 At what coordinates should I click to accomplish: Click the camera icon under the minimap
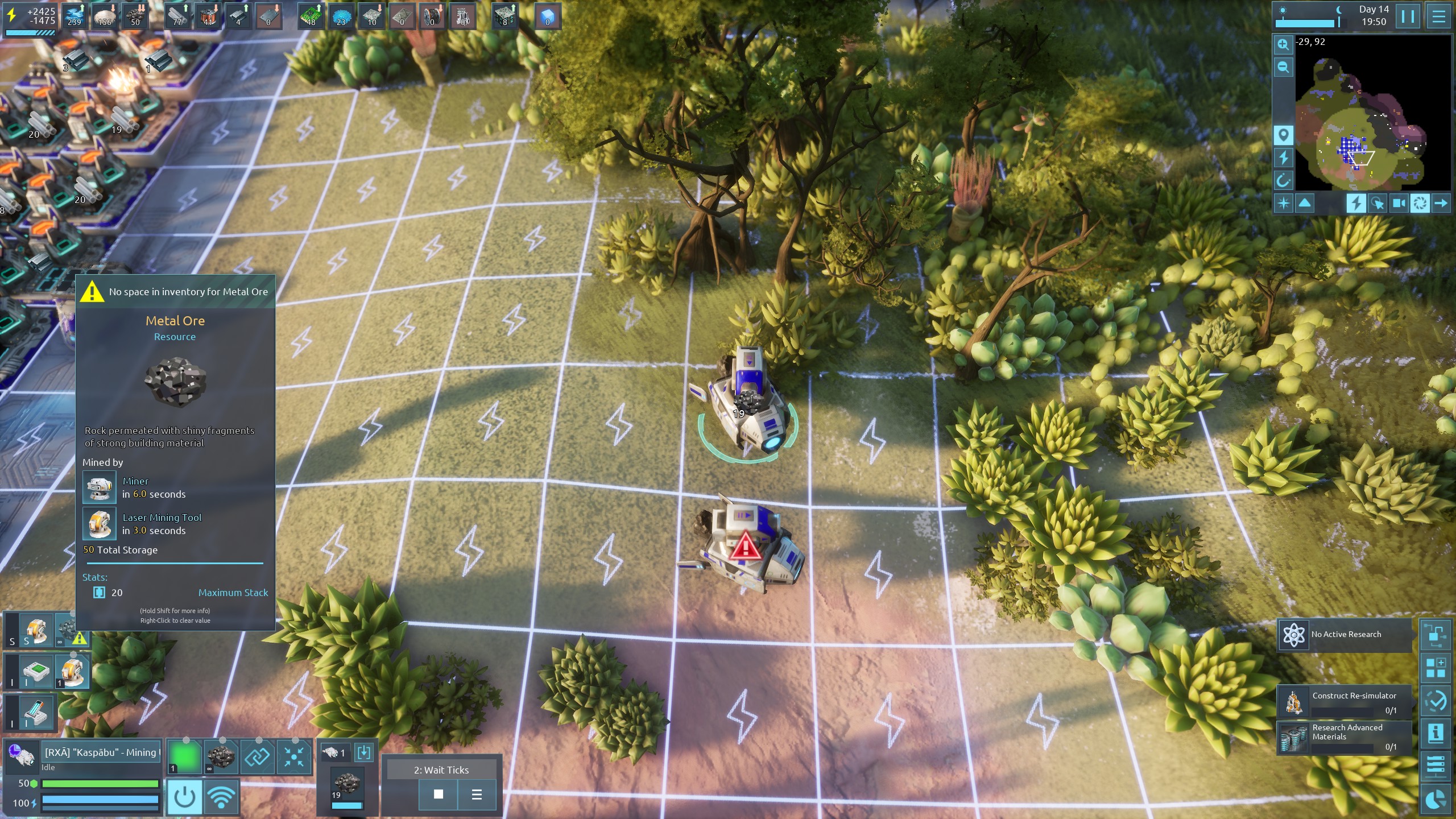coord(1399,203)
